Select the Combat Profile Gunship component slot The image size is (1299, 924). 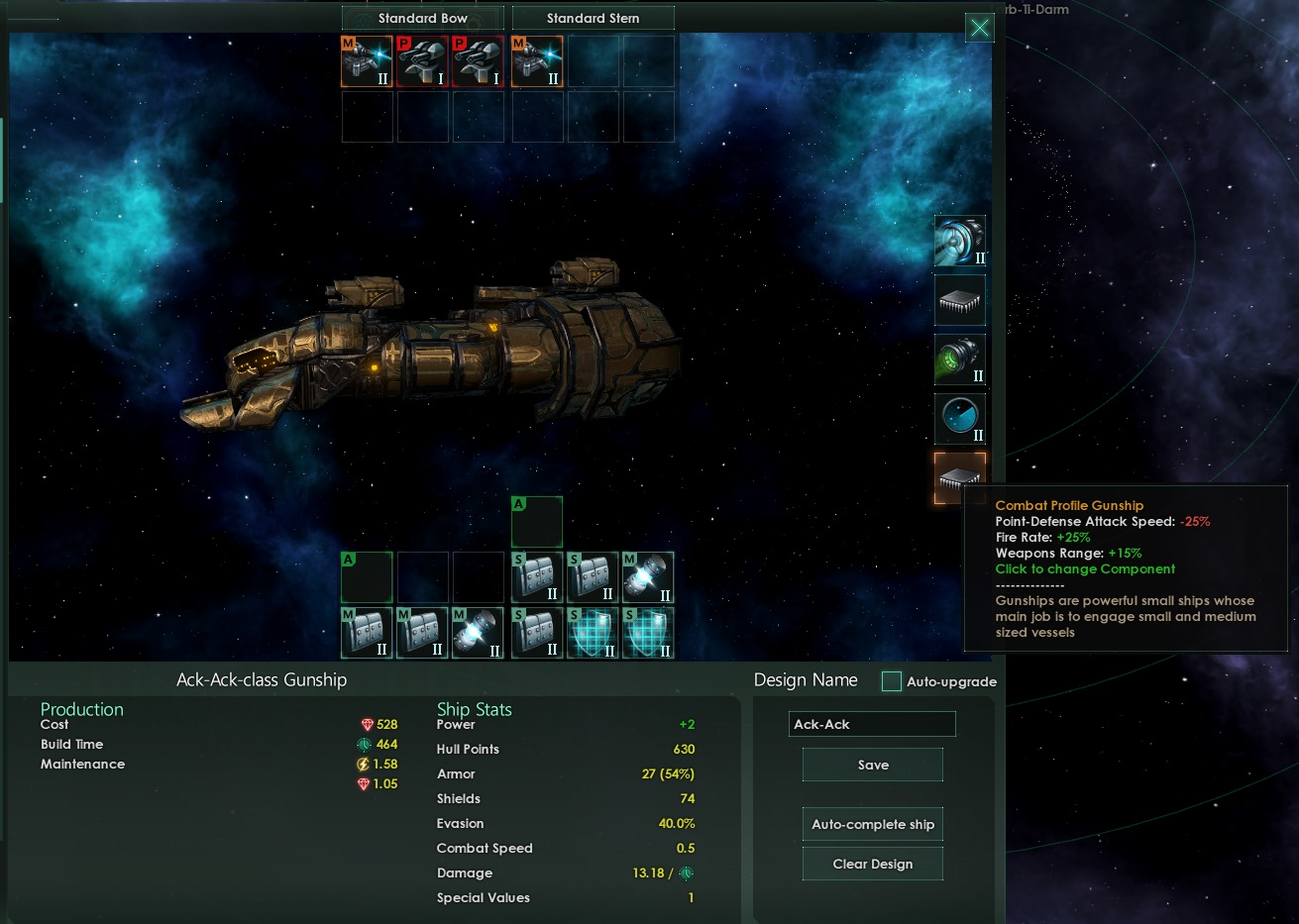click(959, 477)
